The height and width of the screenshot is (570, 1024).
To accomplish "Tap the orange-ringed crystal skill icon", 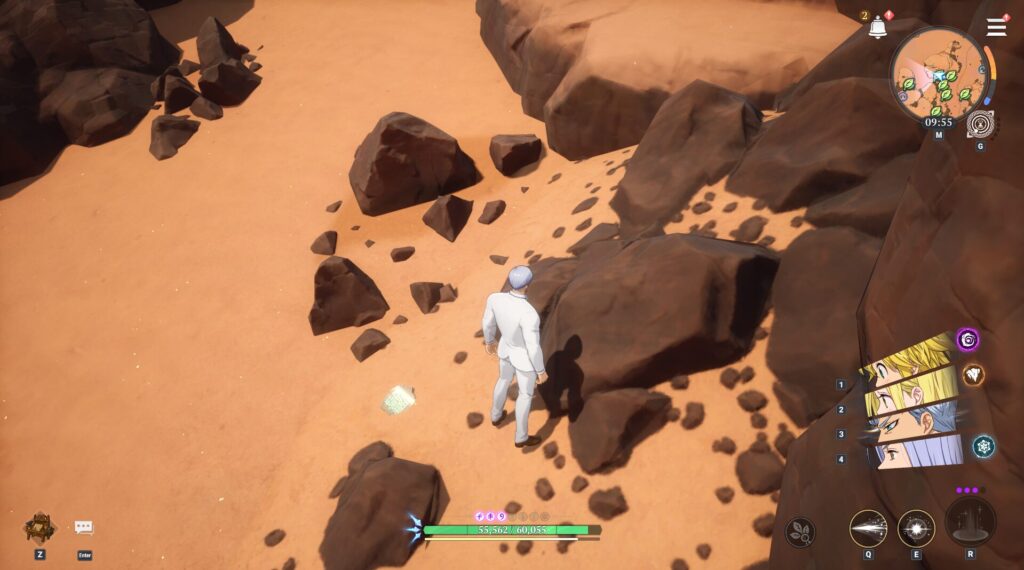I will pyautogui.click(x=973, y=375).
